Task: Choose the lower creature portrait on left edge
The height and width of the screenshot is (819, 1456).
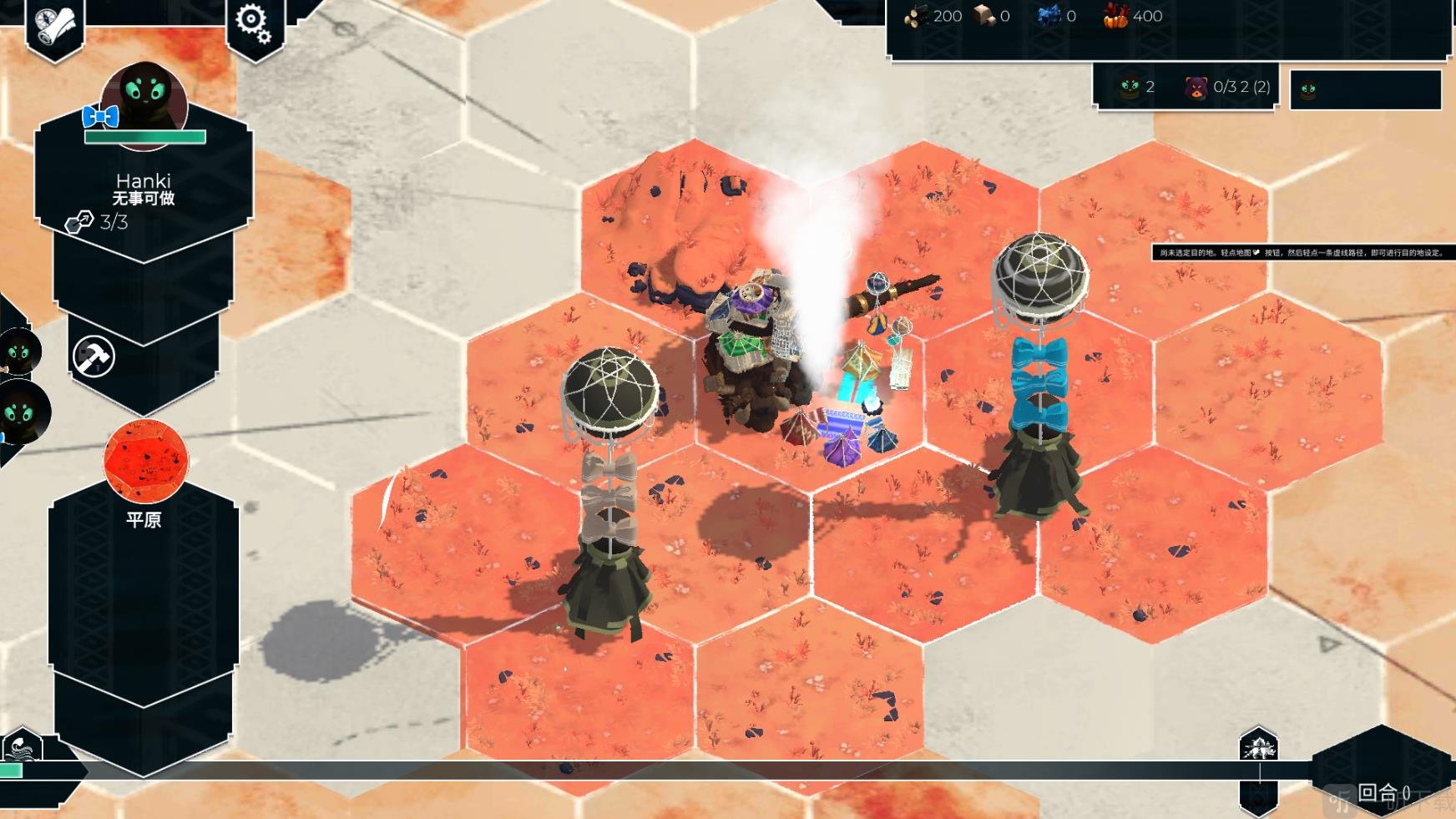Action: (x=22, y=412)
